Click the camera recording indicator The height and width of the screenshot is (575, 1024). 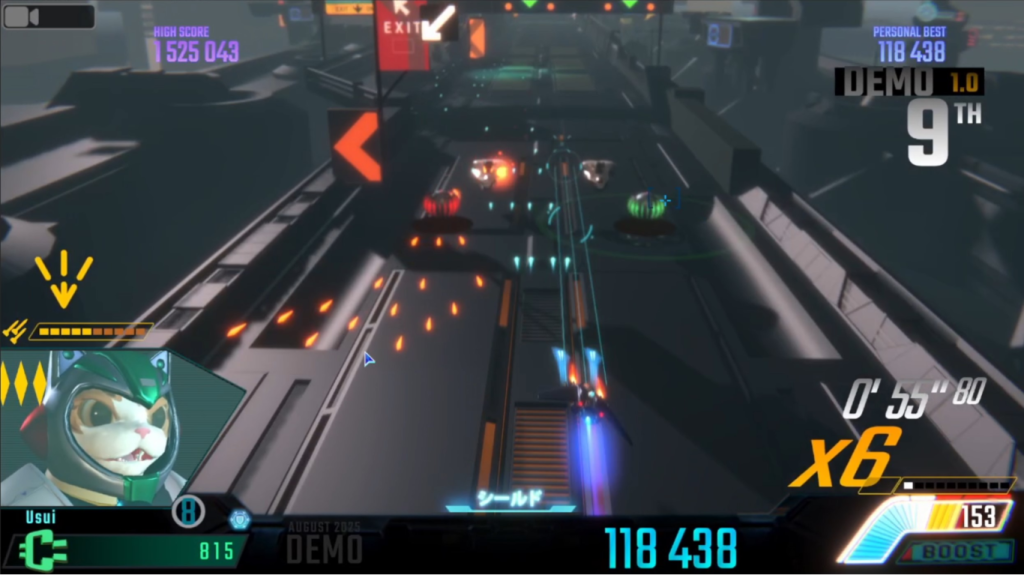tap(48, 16)
